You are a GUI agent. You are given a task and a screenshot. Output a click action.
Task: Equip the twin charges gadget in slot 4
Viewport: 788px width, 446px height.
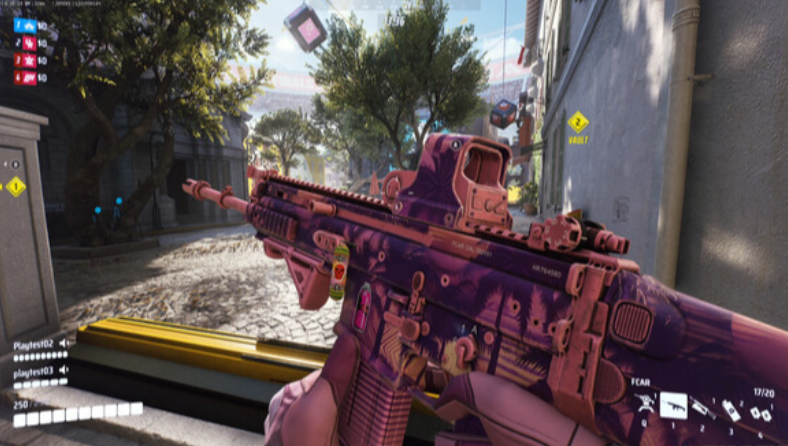tap(760, 410)
